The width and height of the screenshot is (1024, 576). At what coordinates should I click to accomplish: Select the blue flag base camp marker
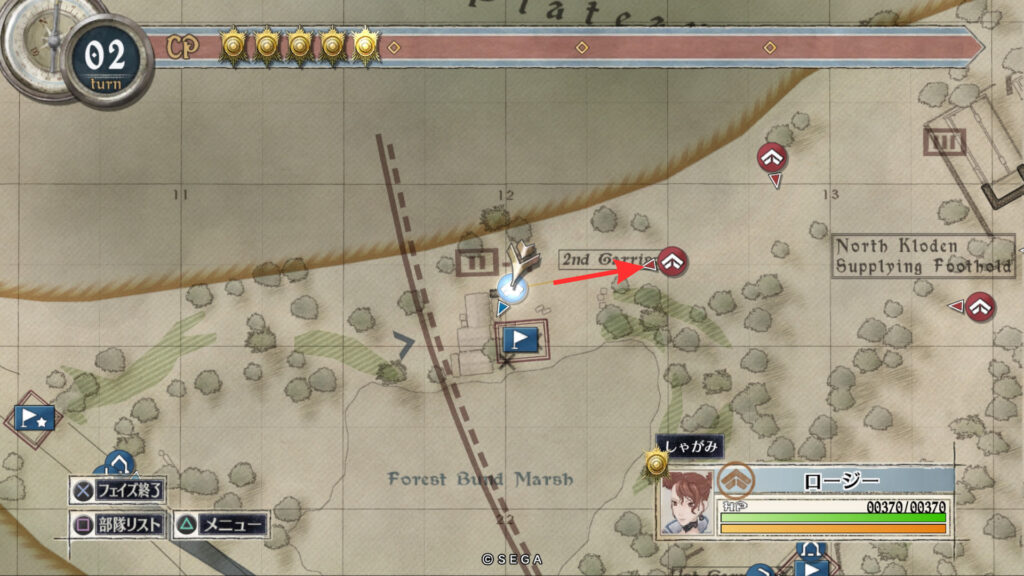pyautogui.click(x=520, y=340)
